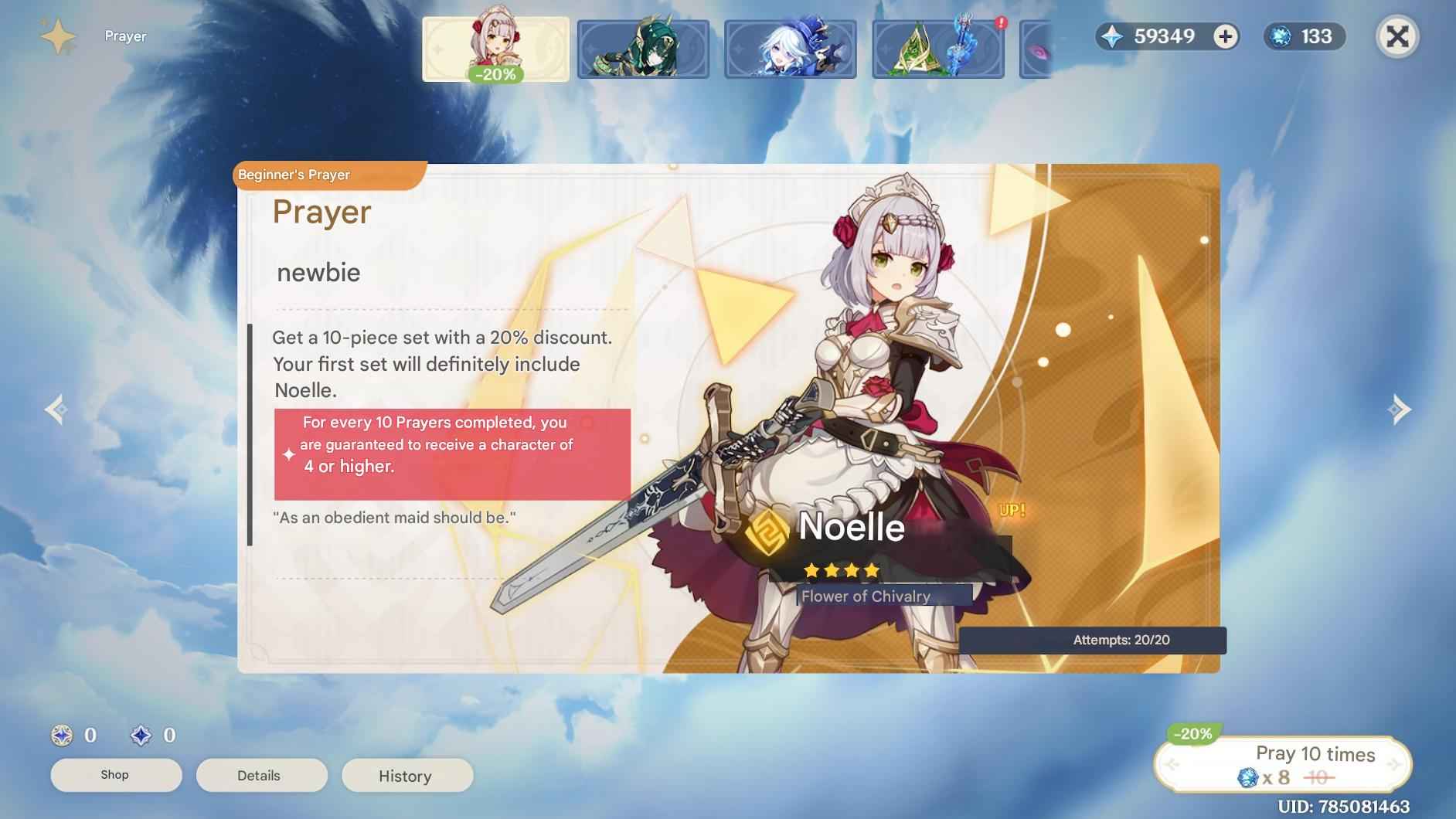Select the Beginner's Prayer banner thumbnail

(495, 48)
